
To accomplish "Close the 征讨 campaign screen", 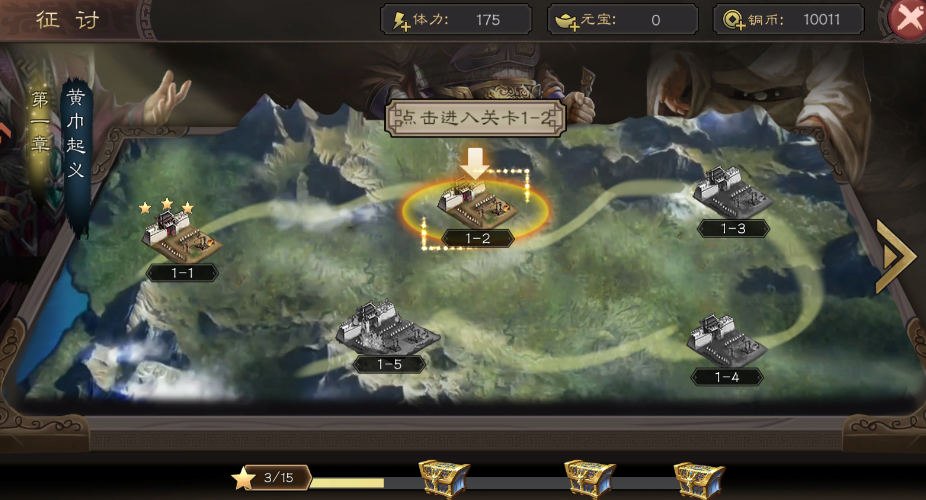I will 909,19.
